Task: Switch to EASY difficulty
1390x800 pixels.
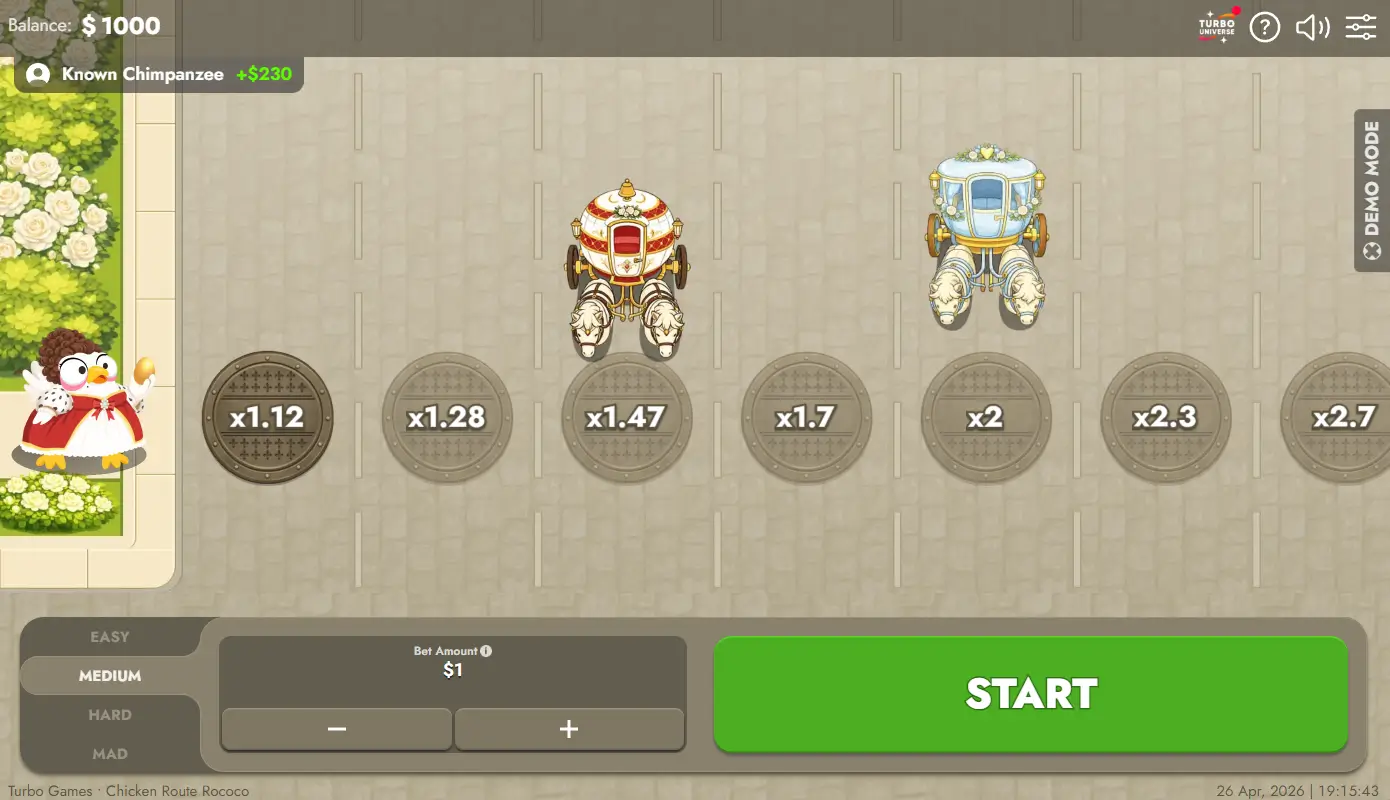Action: [110, 637]
